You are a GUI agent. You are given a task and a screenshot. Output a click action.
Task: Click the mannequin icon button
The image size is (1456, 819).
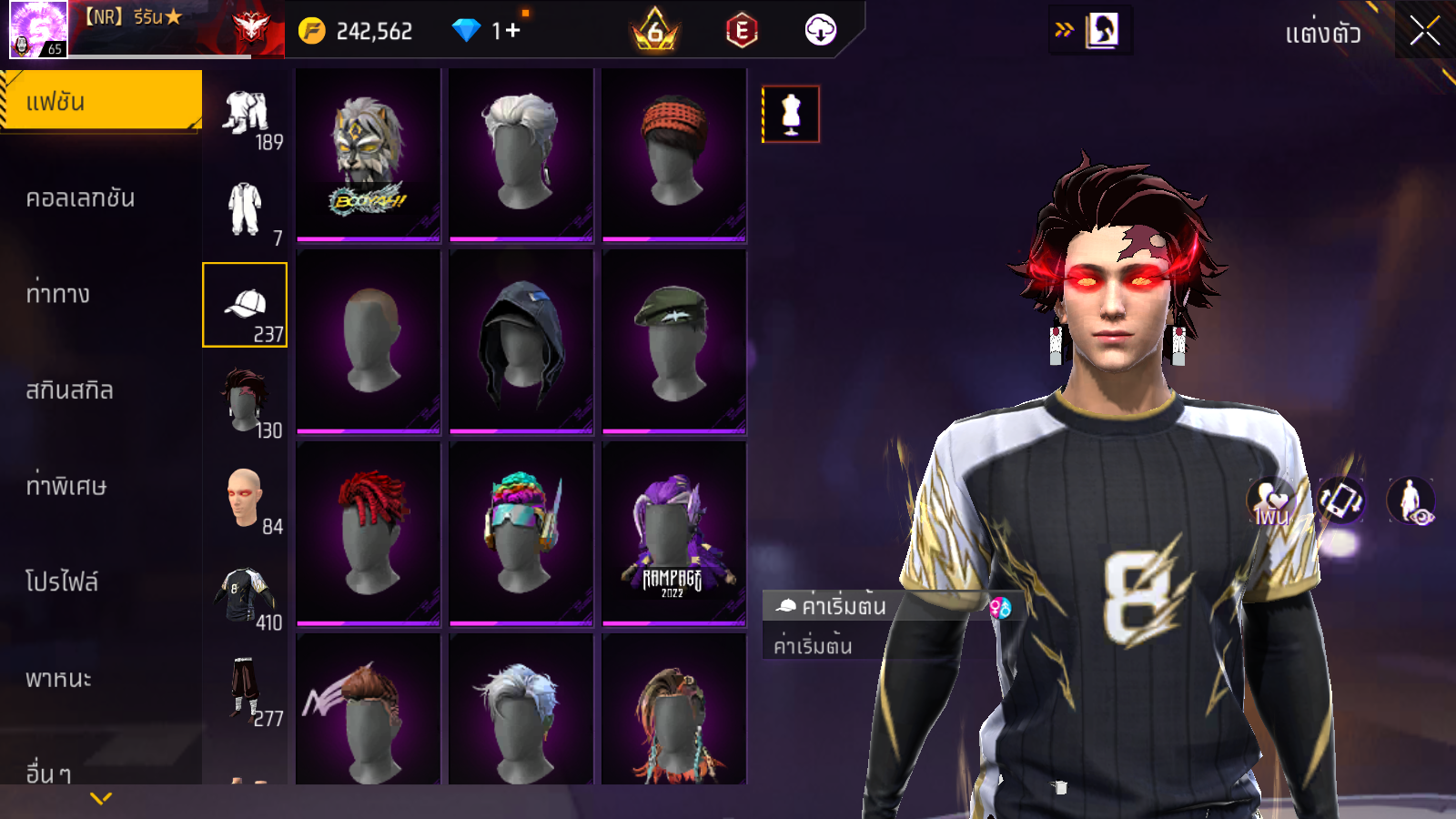click(791, 114)
